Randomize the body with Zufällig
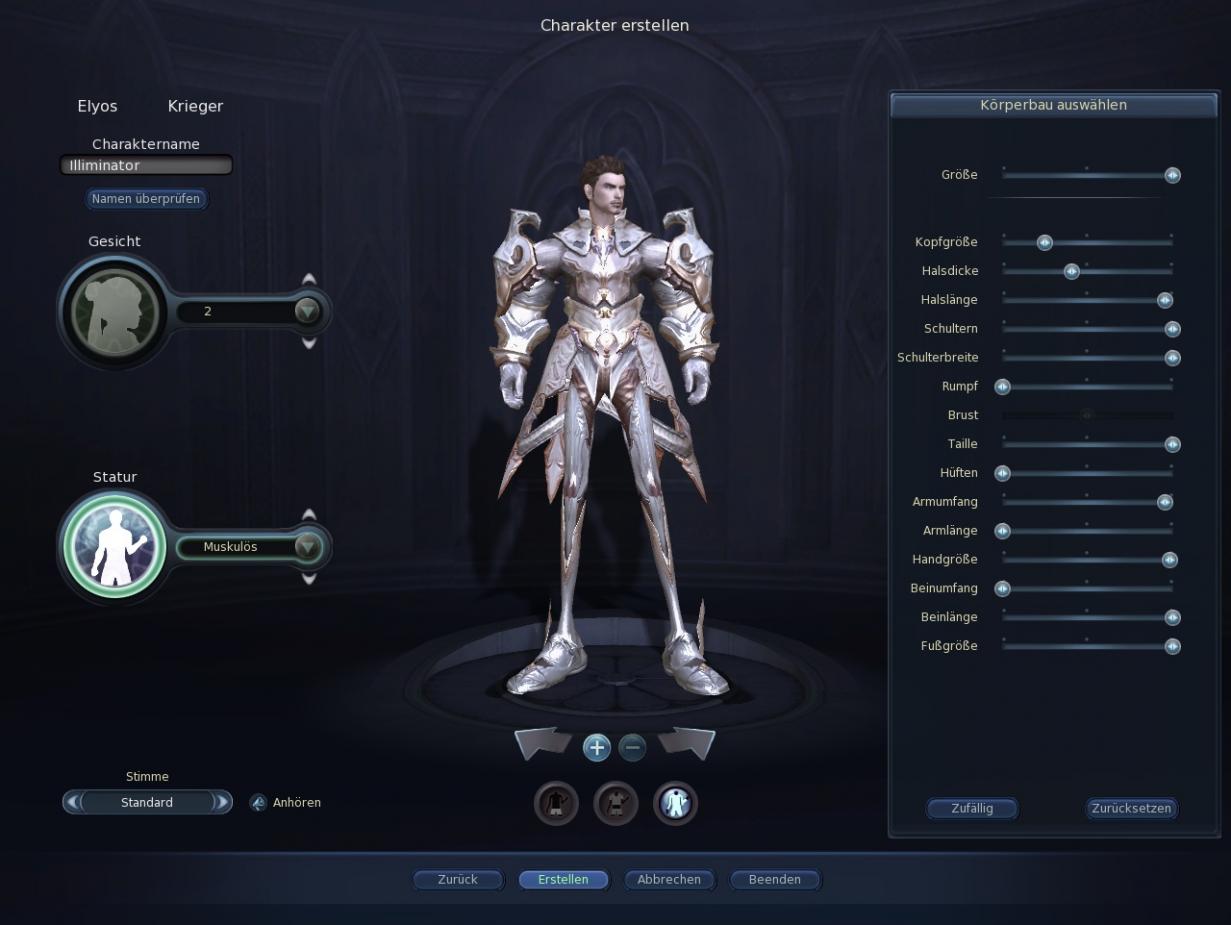 pos(971,808)
